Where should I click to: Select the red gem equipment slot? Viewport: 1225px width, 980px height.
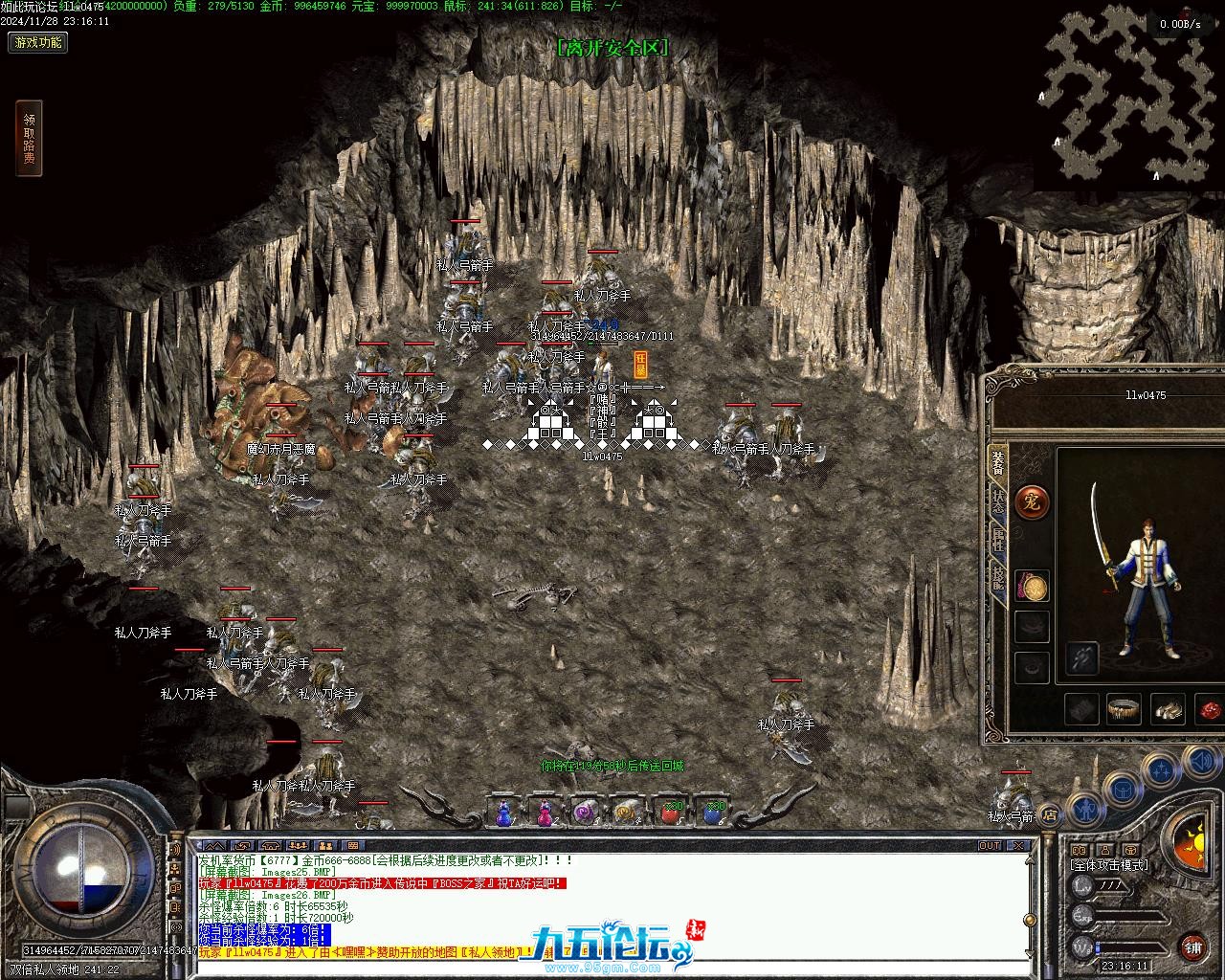pos(1210,709)
